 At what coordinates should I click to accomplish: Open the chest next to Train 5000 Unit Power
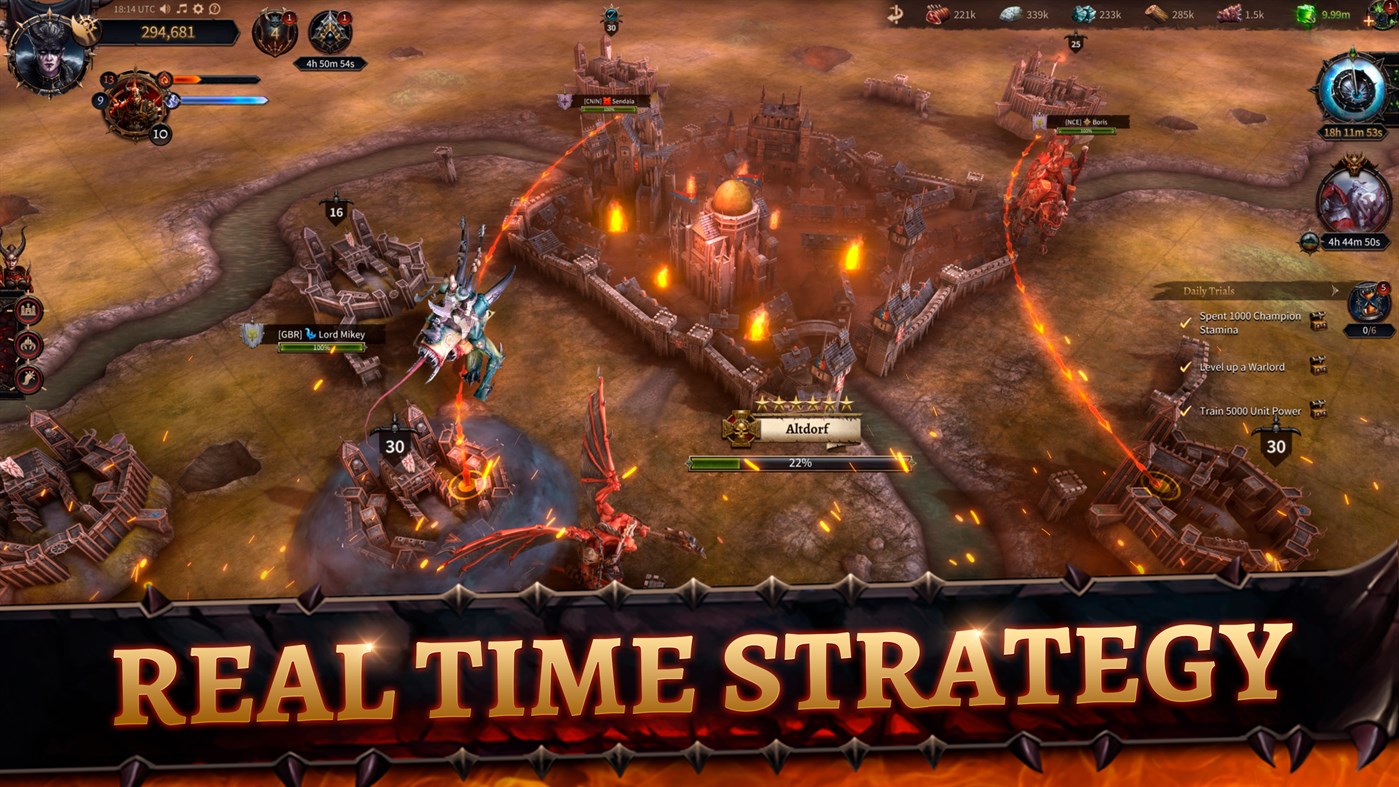click(x=1318, y=408)
